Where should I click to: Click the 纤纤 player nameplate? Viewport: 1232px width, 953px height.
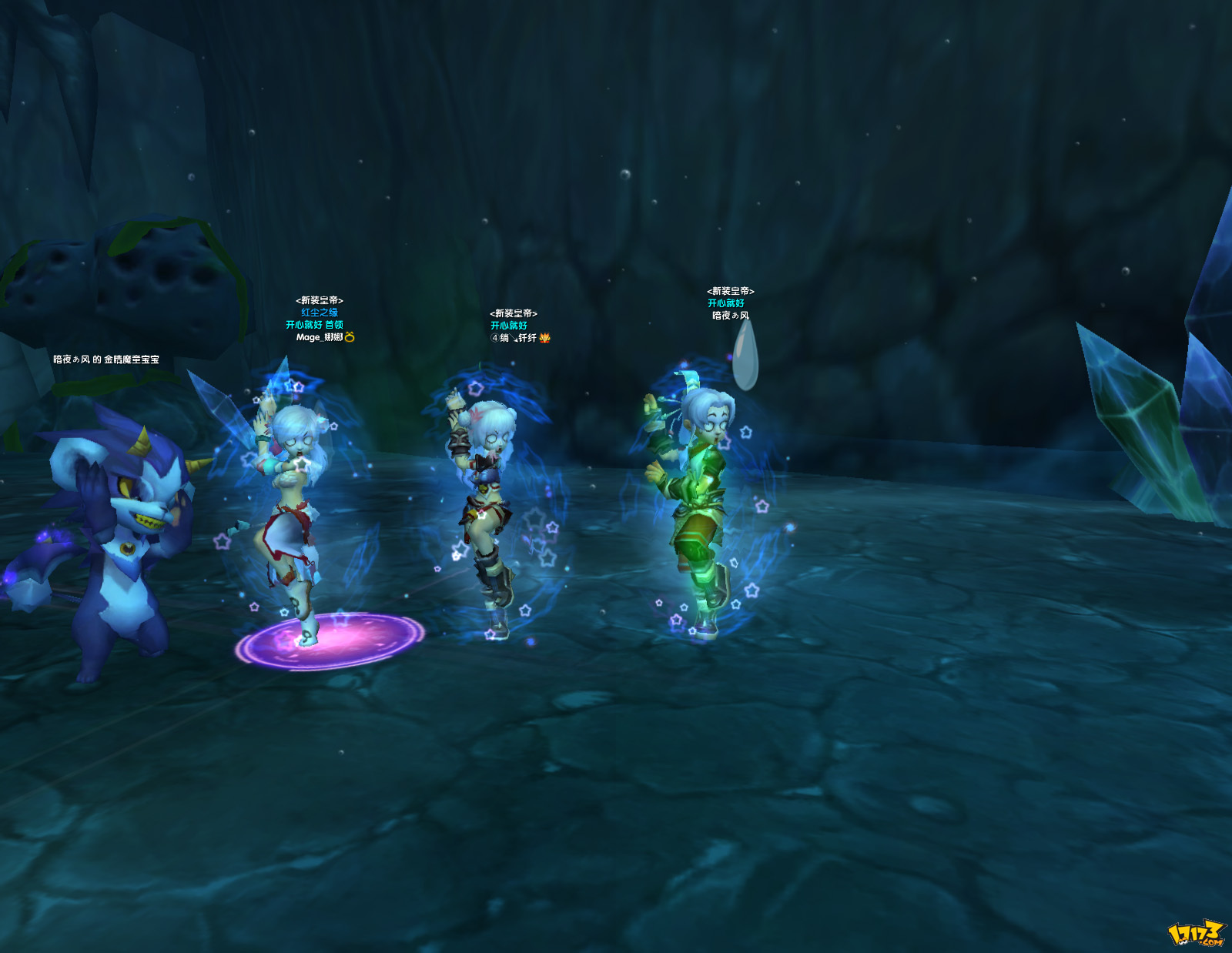coord(516,338)
